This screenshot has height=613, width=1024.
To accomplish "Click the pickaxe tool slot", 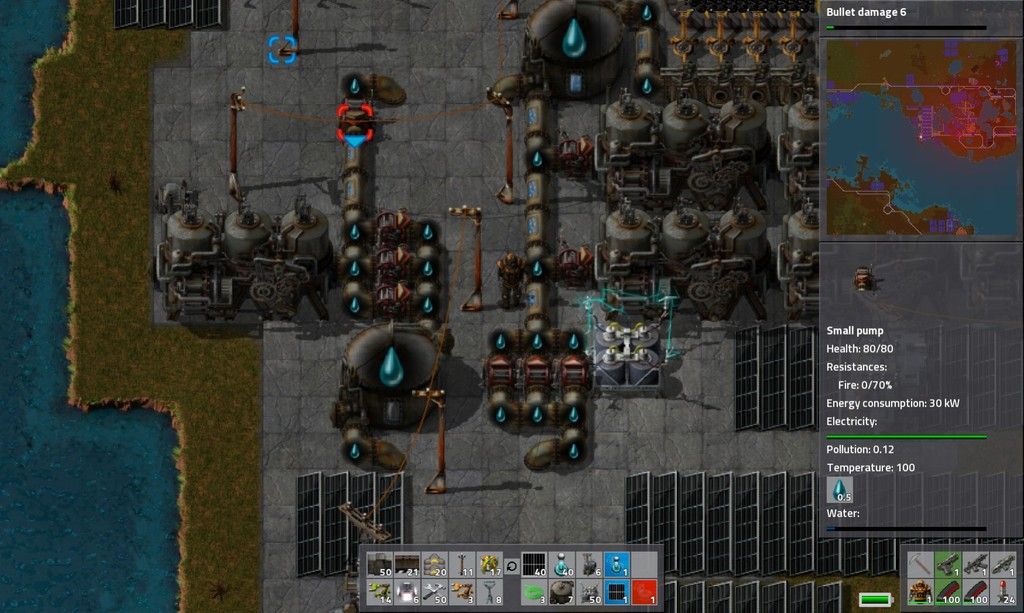I will pos(920,565).
